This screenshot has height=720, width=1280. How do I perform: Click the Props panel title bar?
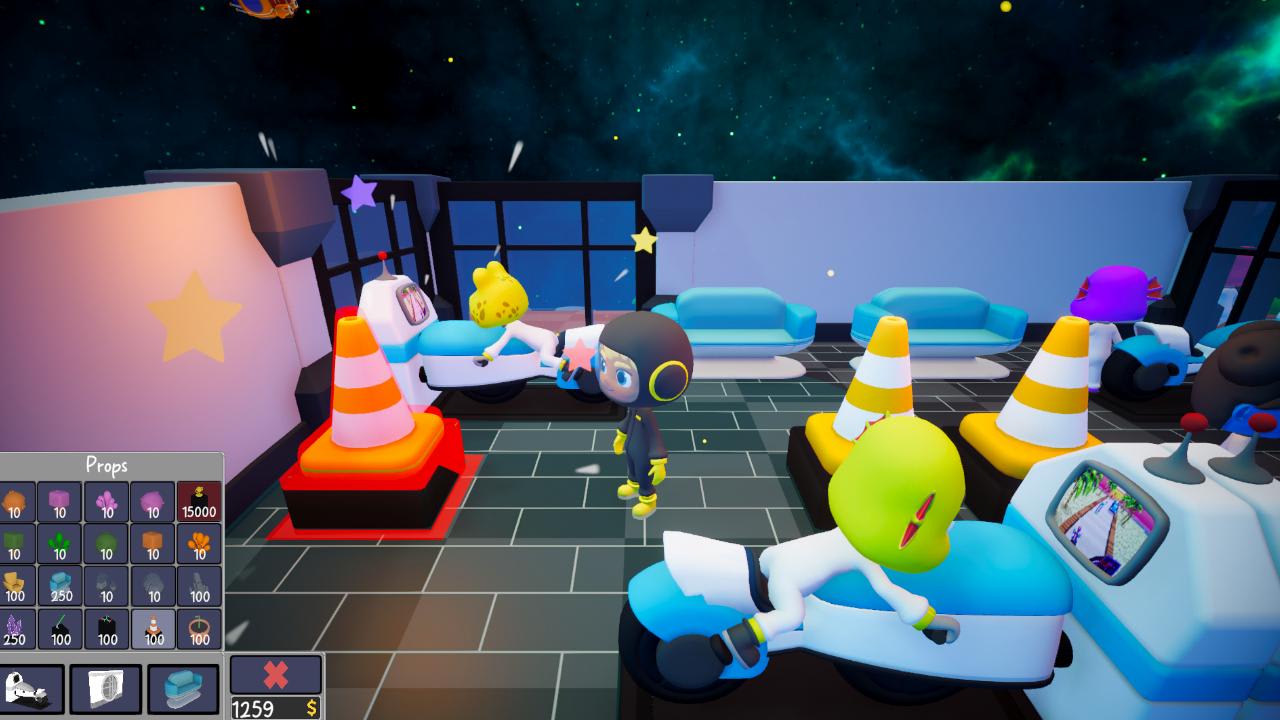108,465
